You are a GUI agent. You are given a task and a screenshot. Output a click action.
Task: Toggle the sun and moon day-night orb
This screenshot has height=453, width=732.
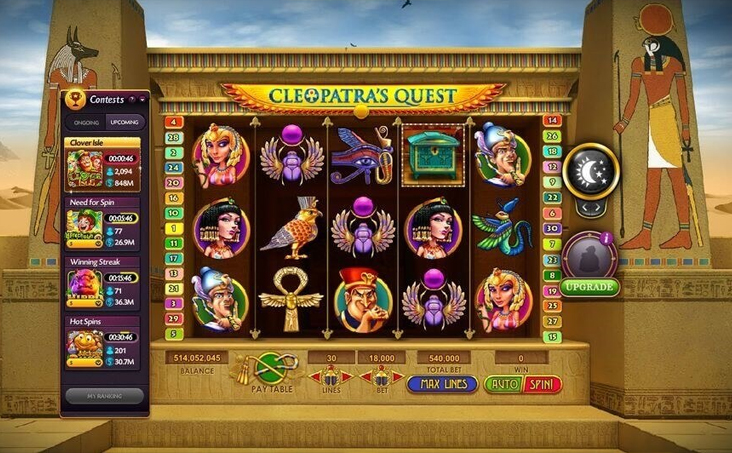click(x=590, y=172)
